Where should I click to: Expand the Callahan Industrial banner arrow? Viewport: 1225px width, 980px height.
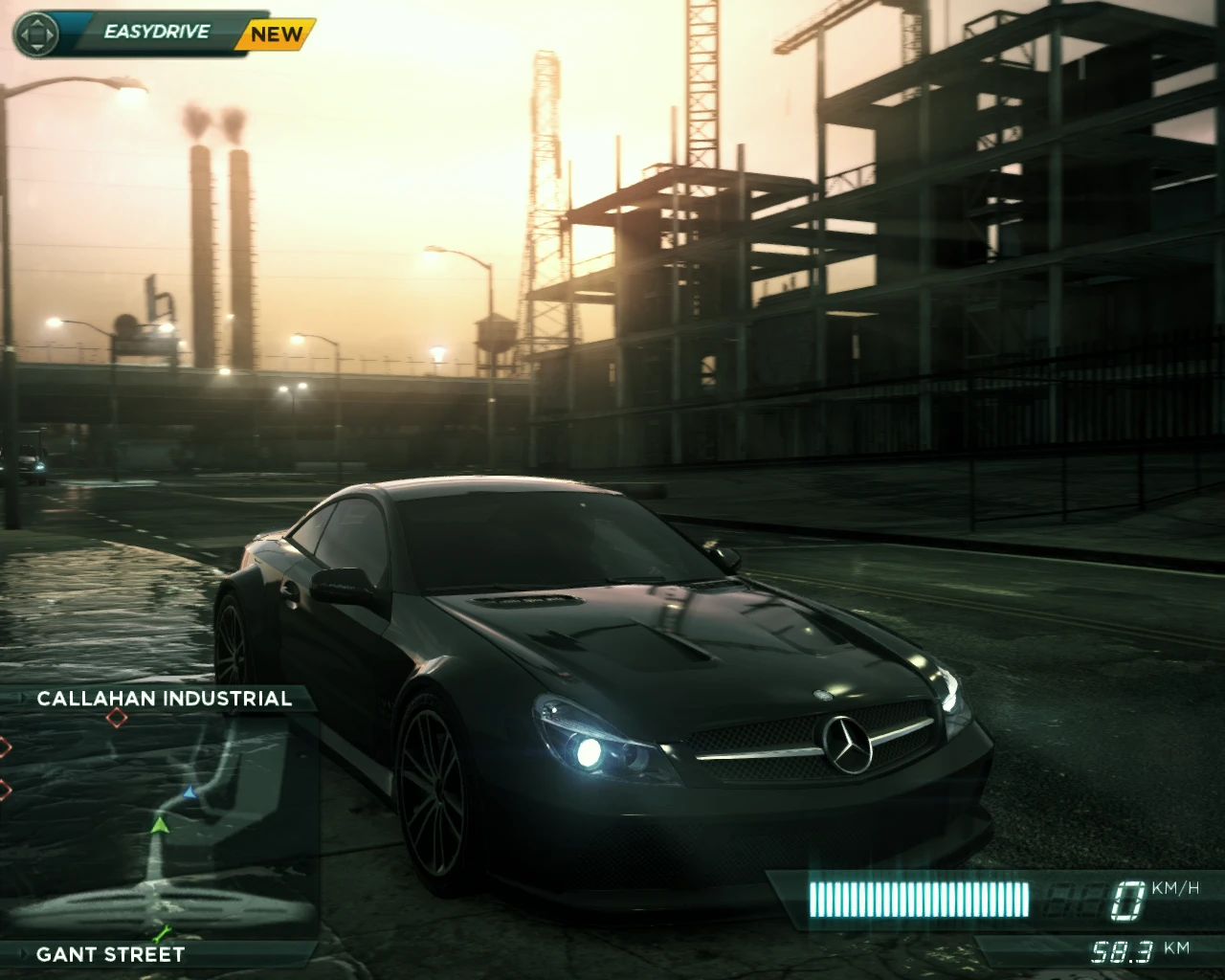(23, 698)
